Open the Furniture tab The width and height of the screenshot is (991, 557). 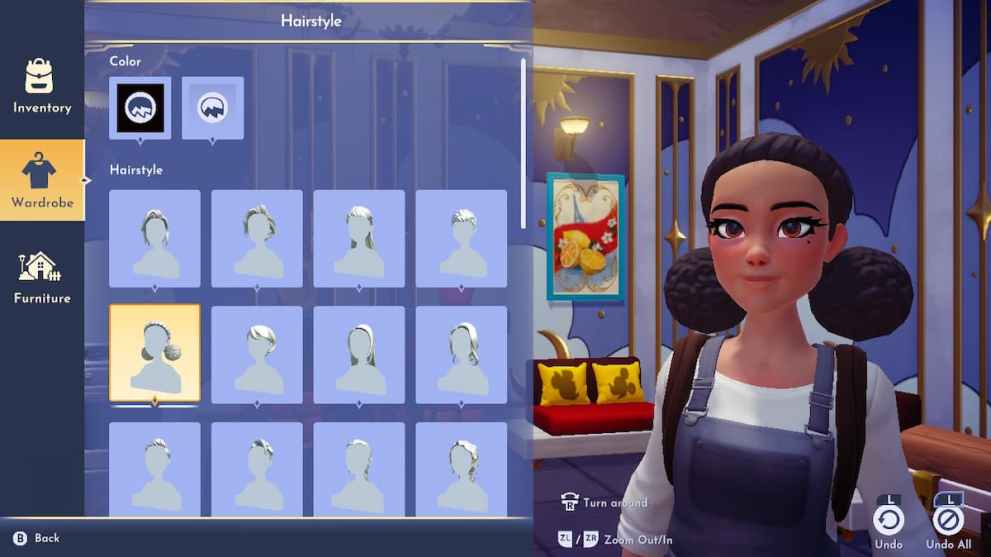click(x=42, y=276)
